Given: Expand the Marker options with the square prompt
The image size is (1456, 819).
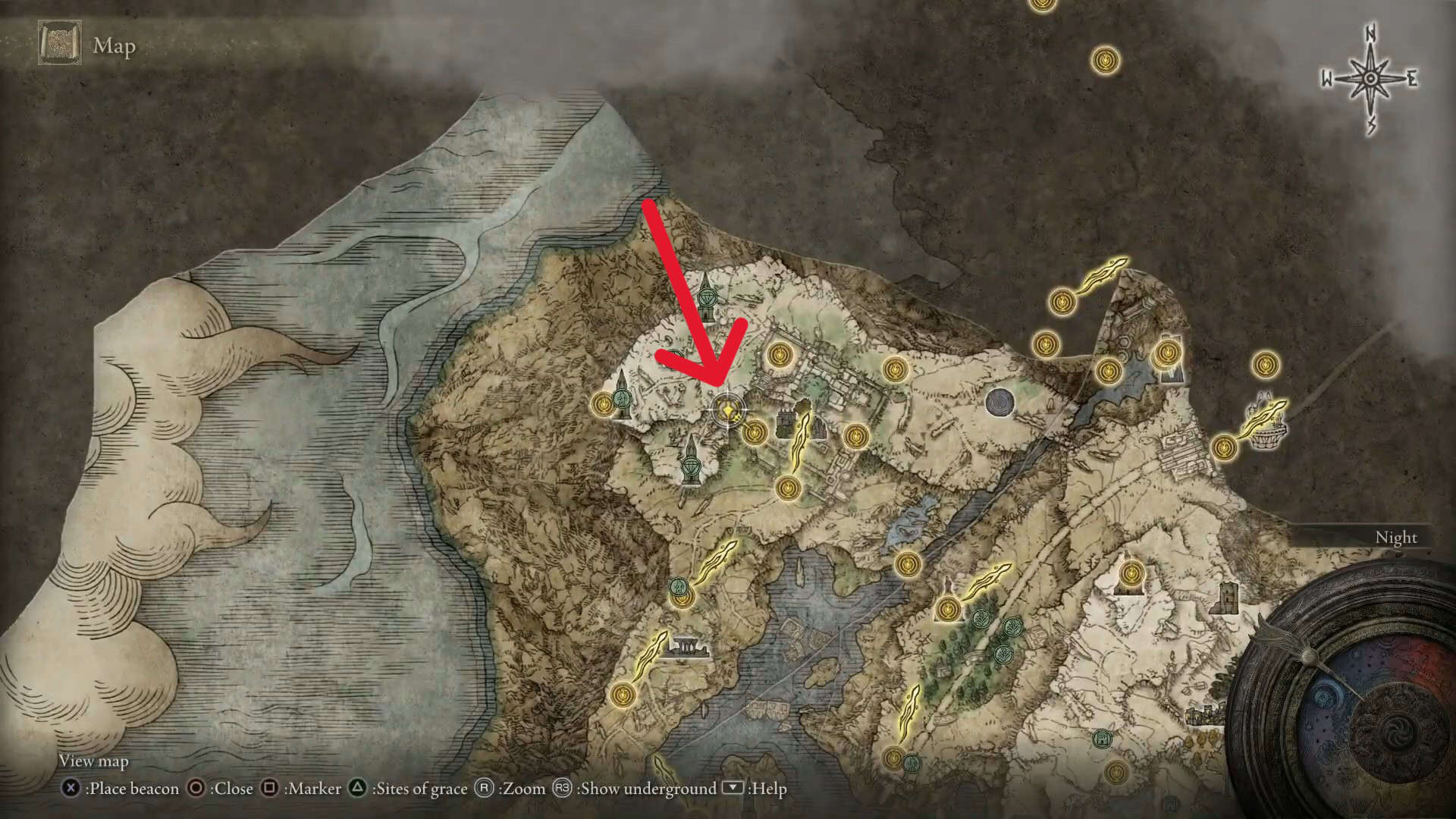Looking at the screenshot, I should point(271,789).
